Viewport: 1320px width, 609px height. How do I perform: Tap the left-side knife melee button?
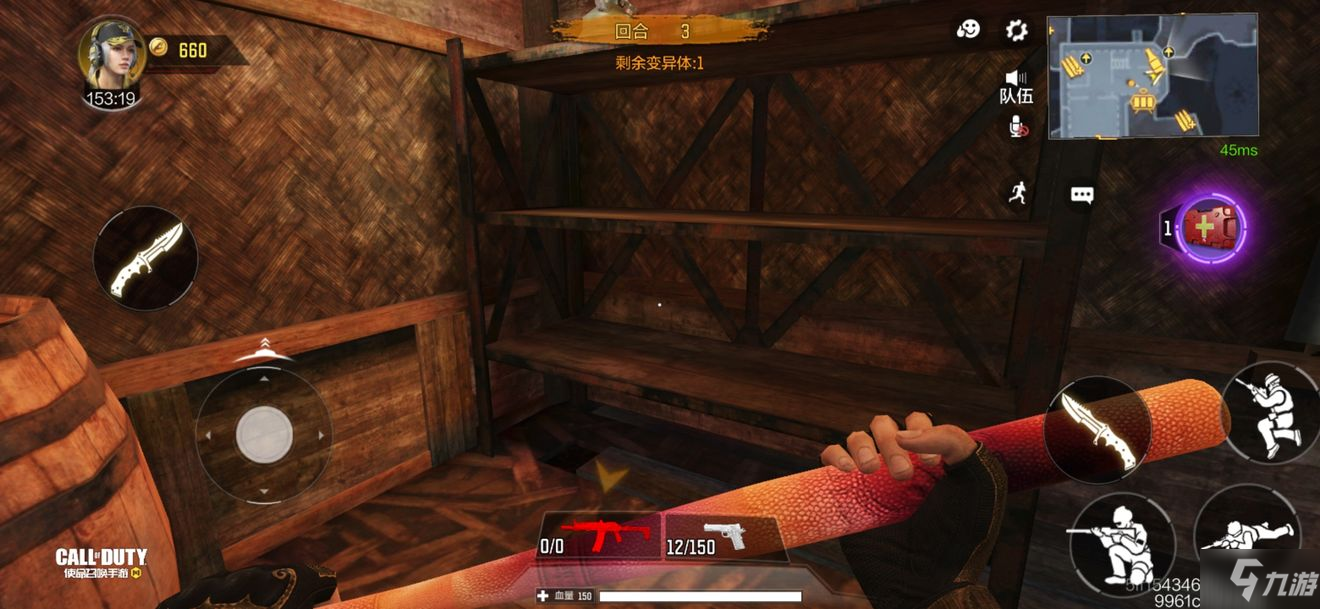pyautogui.click(x=145, y=259)
